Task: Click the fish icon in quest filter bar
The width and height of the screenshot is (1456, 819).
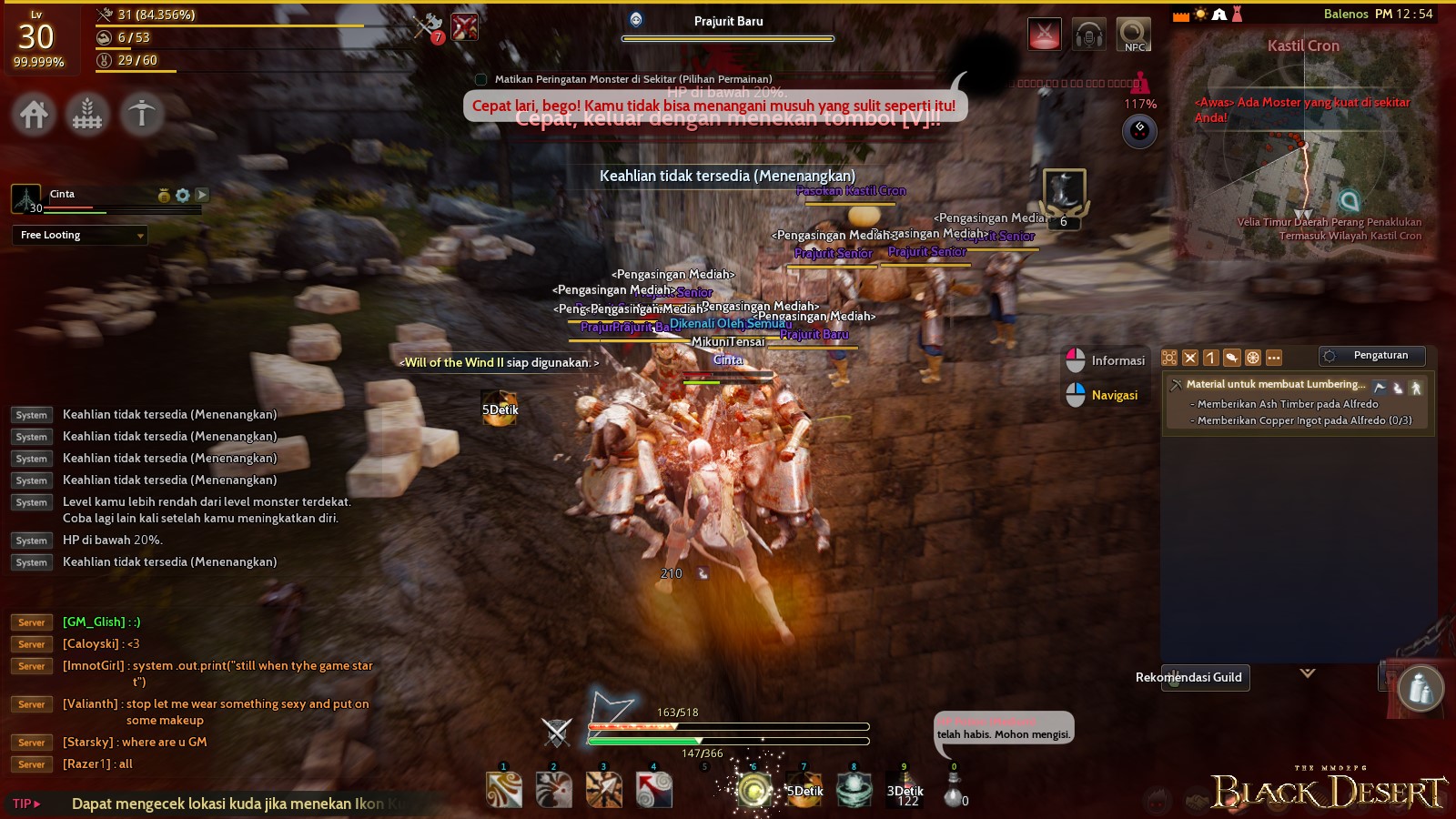Action: [x=1232, y=358]
